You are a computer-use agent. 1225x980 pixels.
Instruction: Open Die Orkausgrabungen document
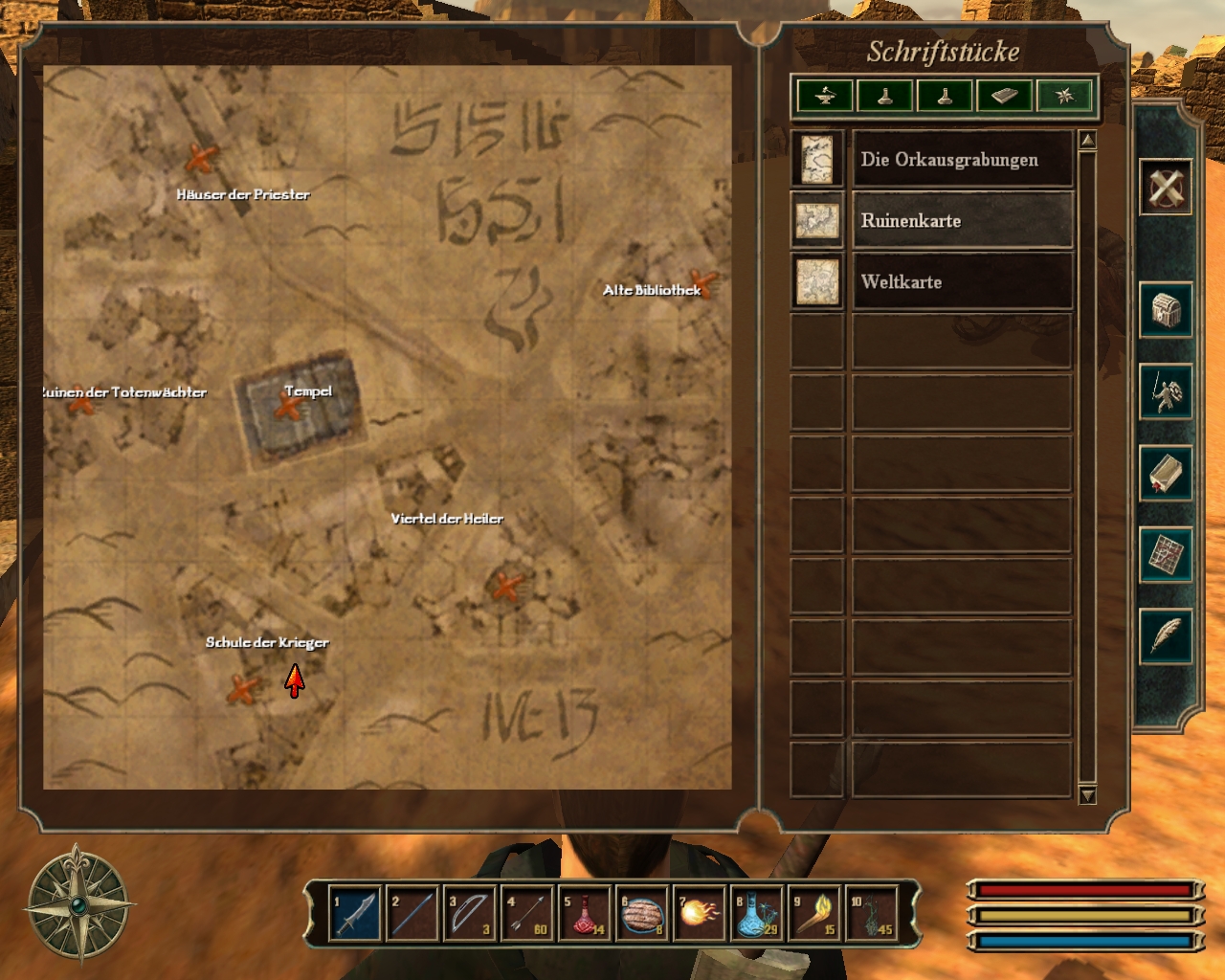point(961,160)
